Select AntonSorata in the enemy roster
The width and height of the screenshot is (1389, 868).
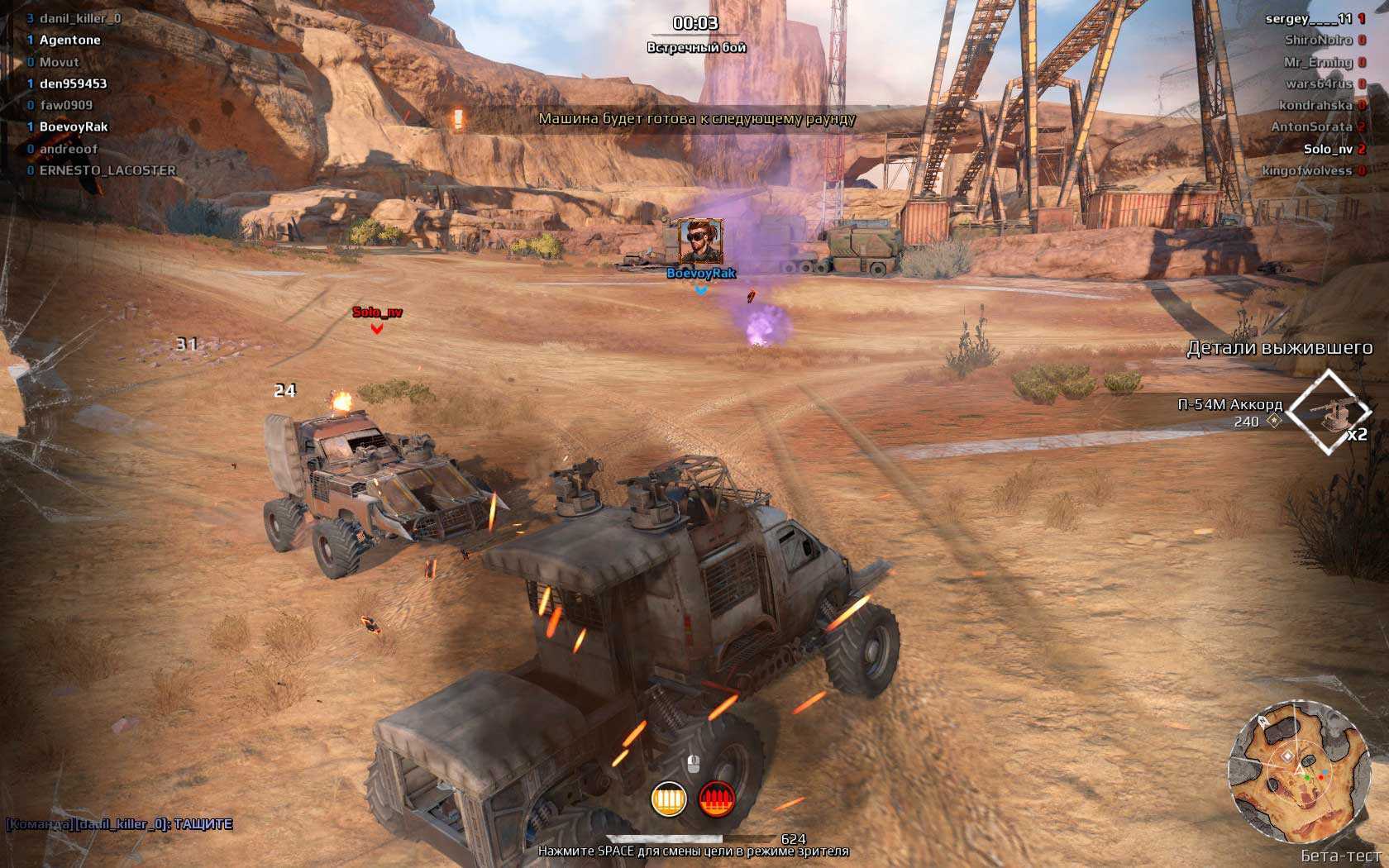(x=1311, y=126)
